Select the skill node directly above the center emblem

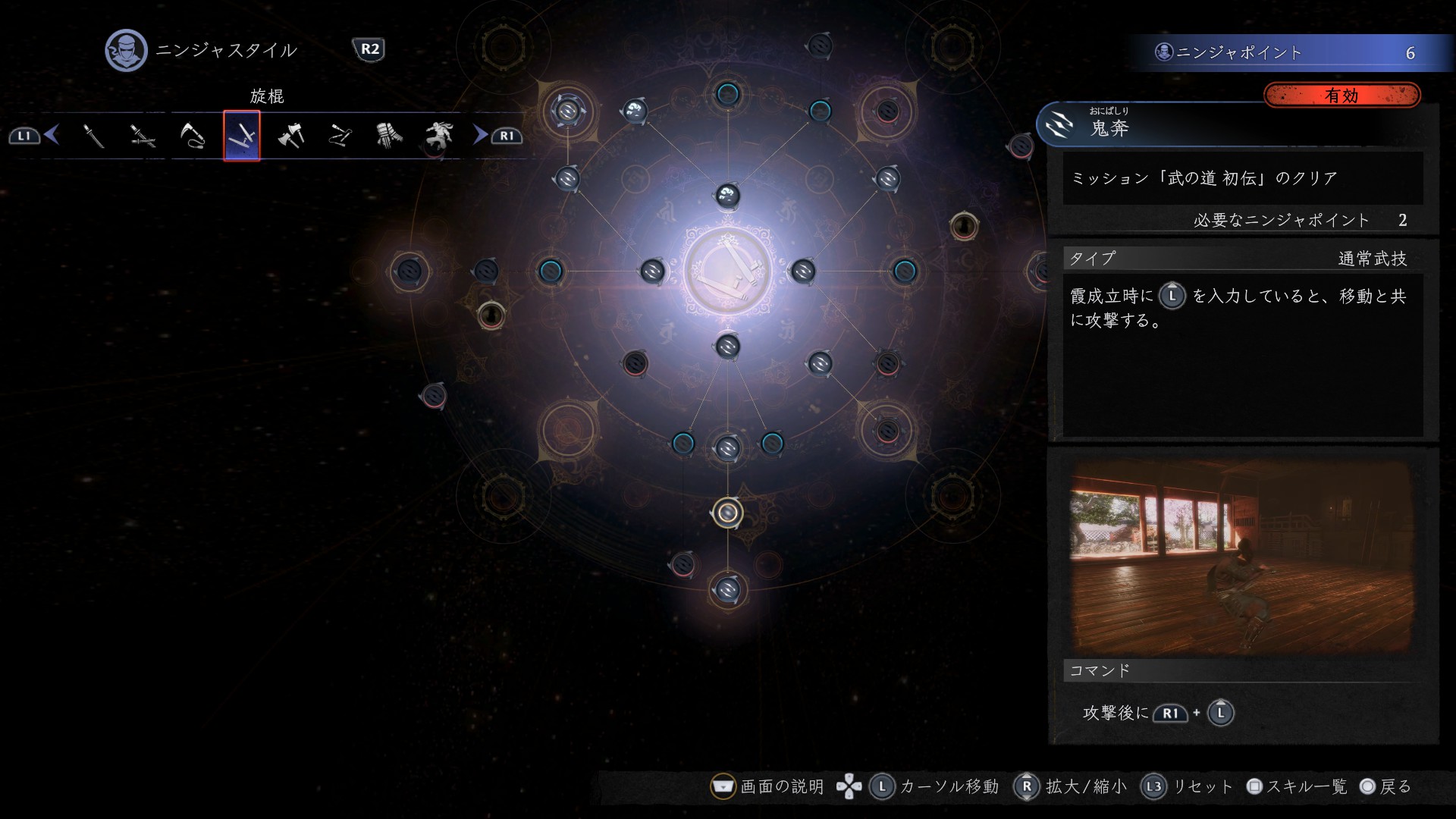[727, 196]
